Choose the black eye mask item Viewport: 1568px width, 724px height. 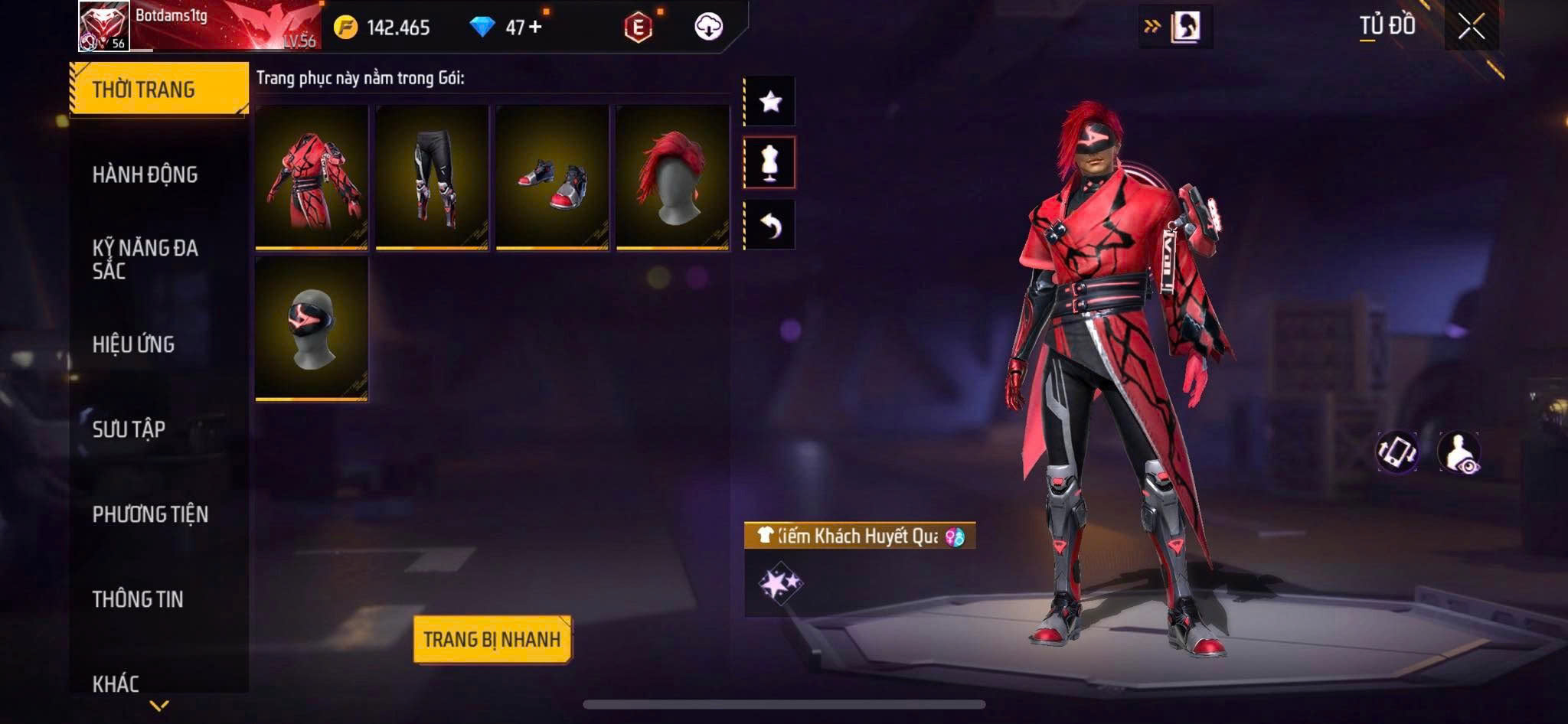tap(312, 328)
